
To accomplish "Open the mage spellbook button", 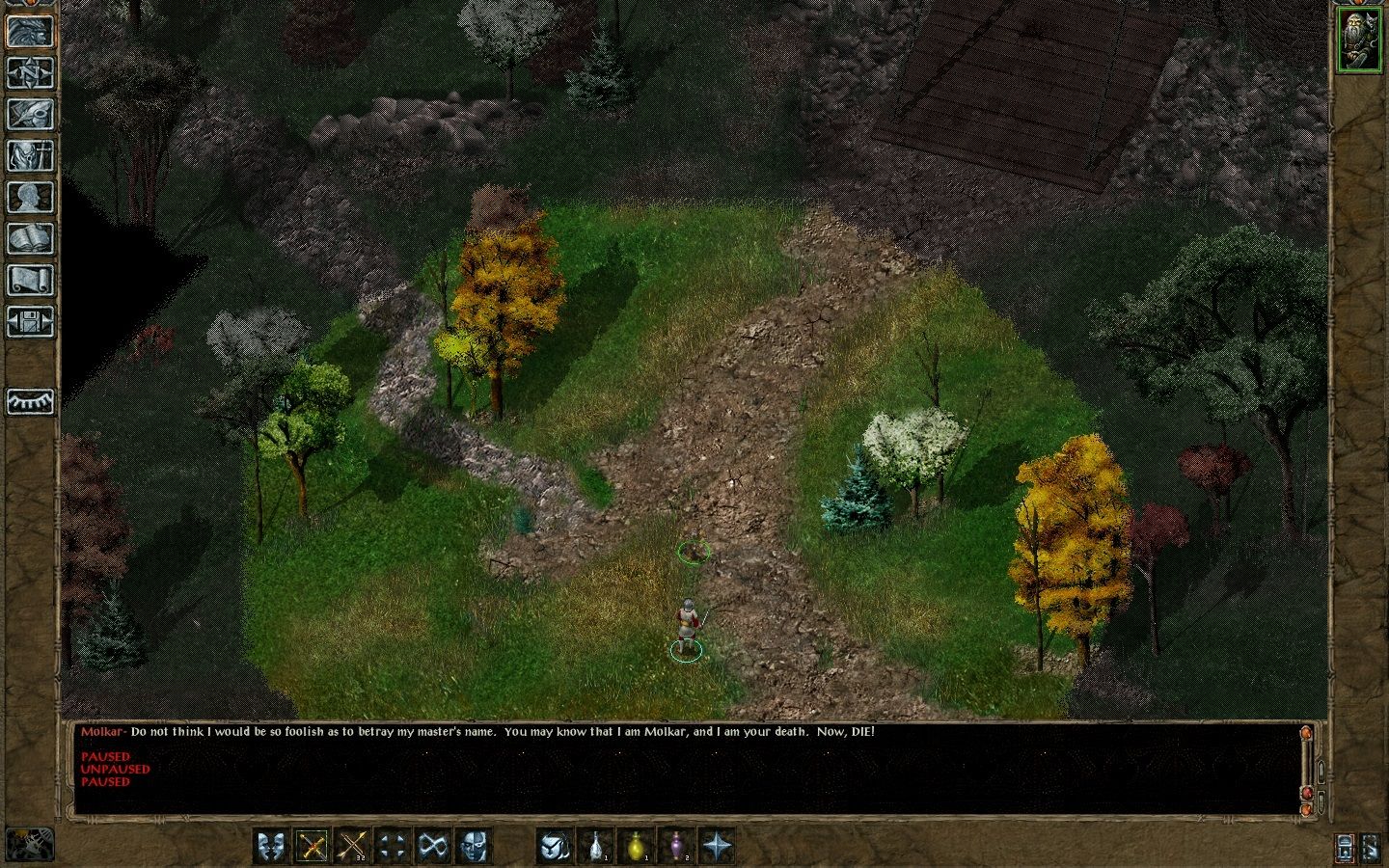I will point(30,238).
